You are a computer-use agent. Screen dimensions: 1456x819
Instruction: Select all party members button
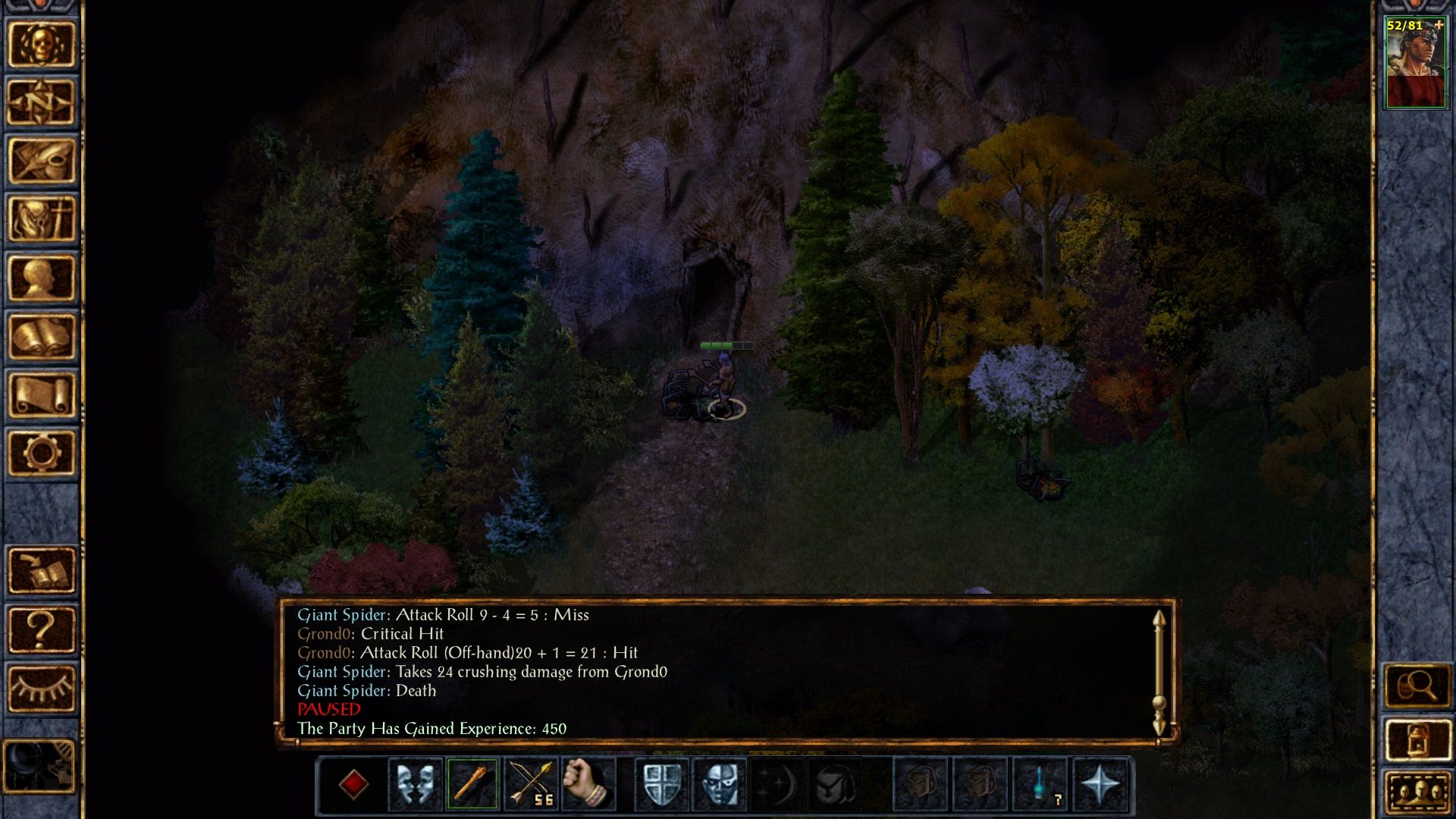(x=1417, y=792)
